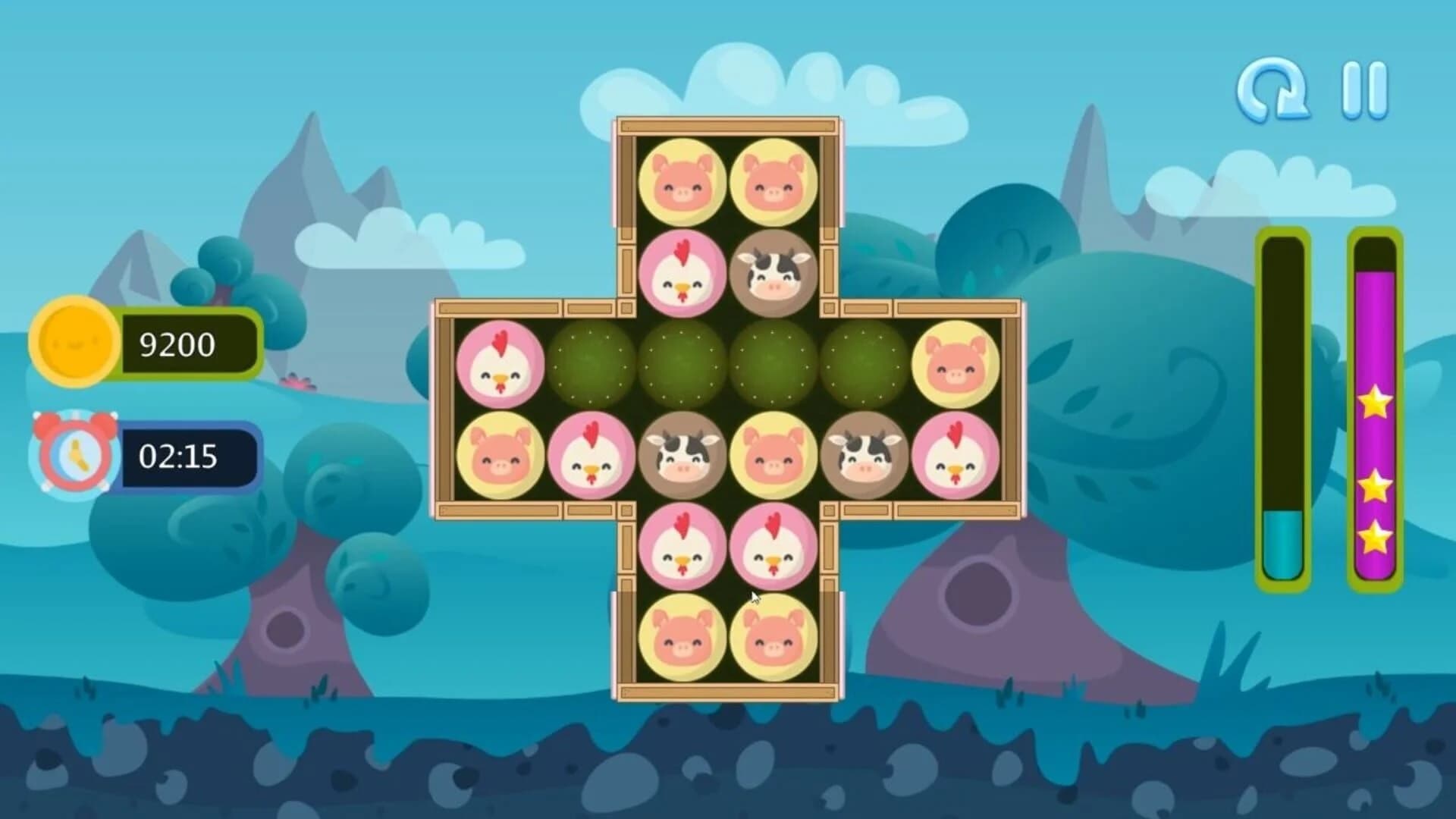This screenshot has height=819, width=1456.
Task: Click the bottom gold star marker
Action: (1374, 538)
